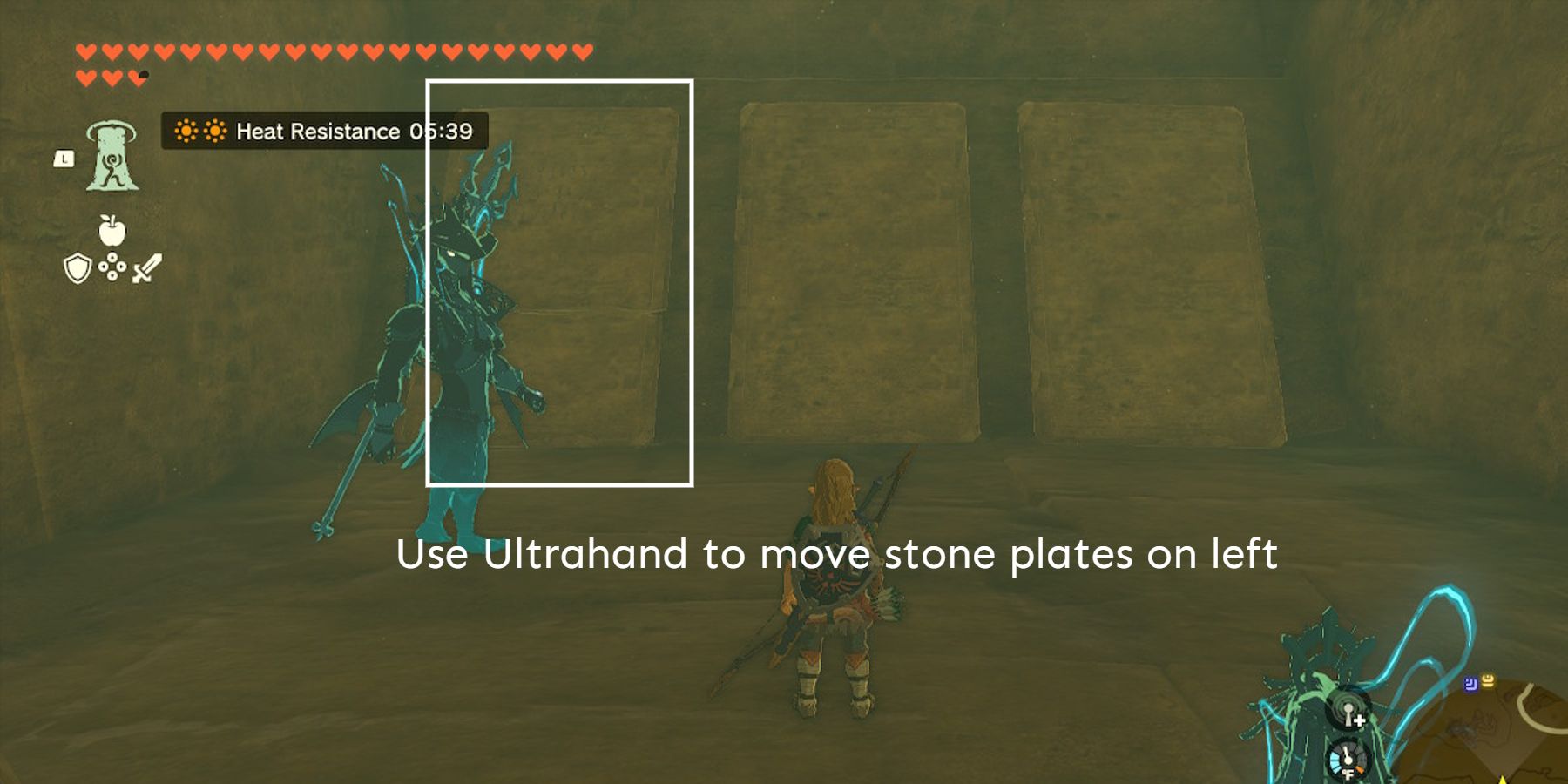Select the Heat Resistance buff sun icon
The height and width of the screenshot is (784, 1568).
click(186, 132)
